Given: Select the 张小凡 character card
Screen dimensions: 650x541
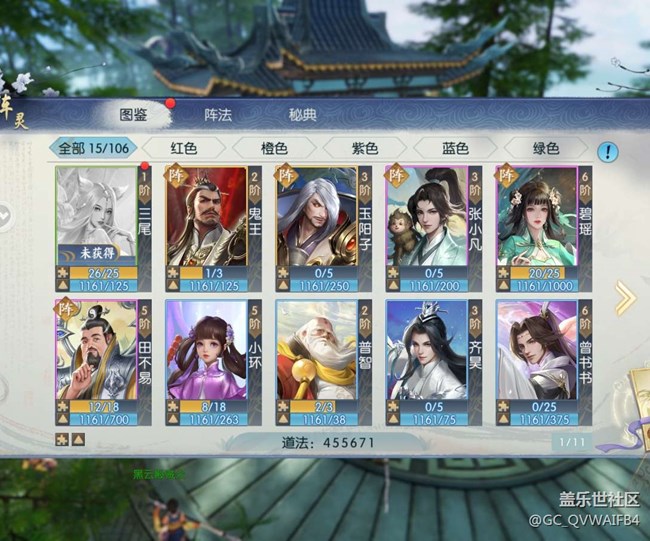Looking at the screenshot, I should coord(433,225).
